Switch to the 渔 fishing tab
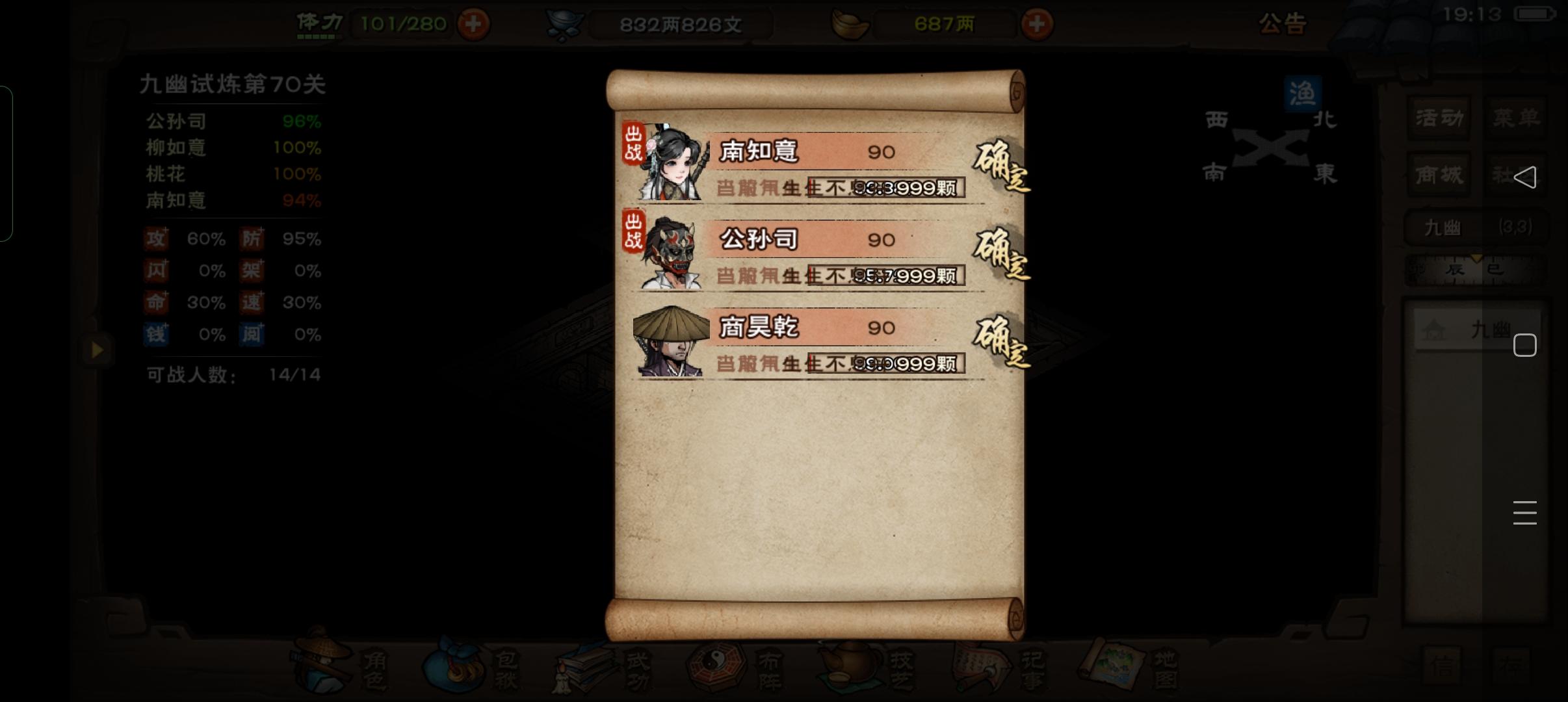 1303,93
